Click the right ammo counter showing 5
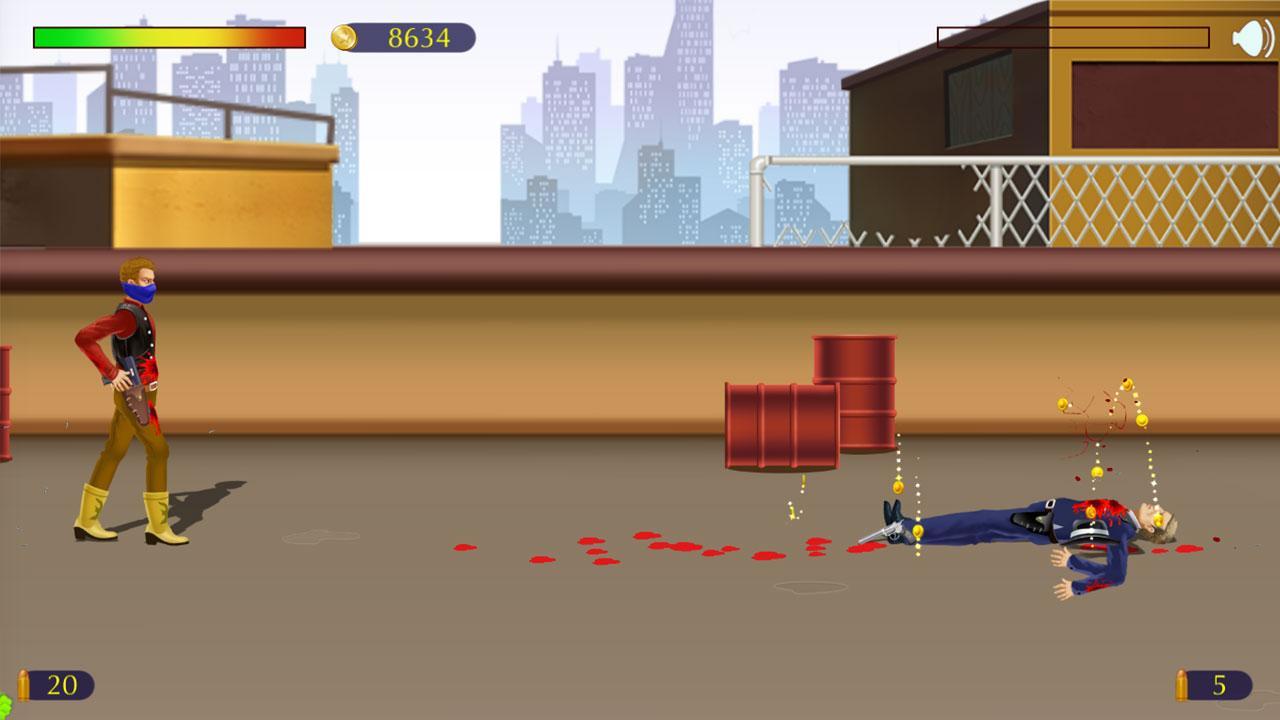1280x720 pixels. click(1220, 686)
